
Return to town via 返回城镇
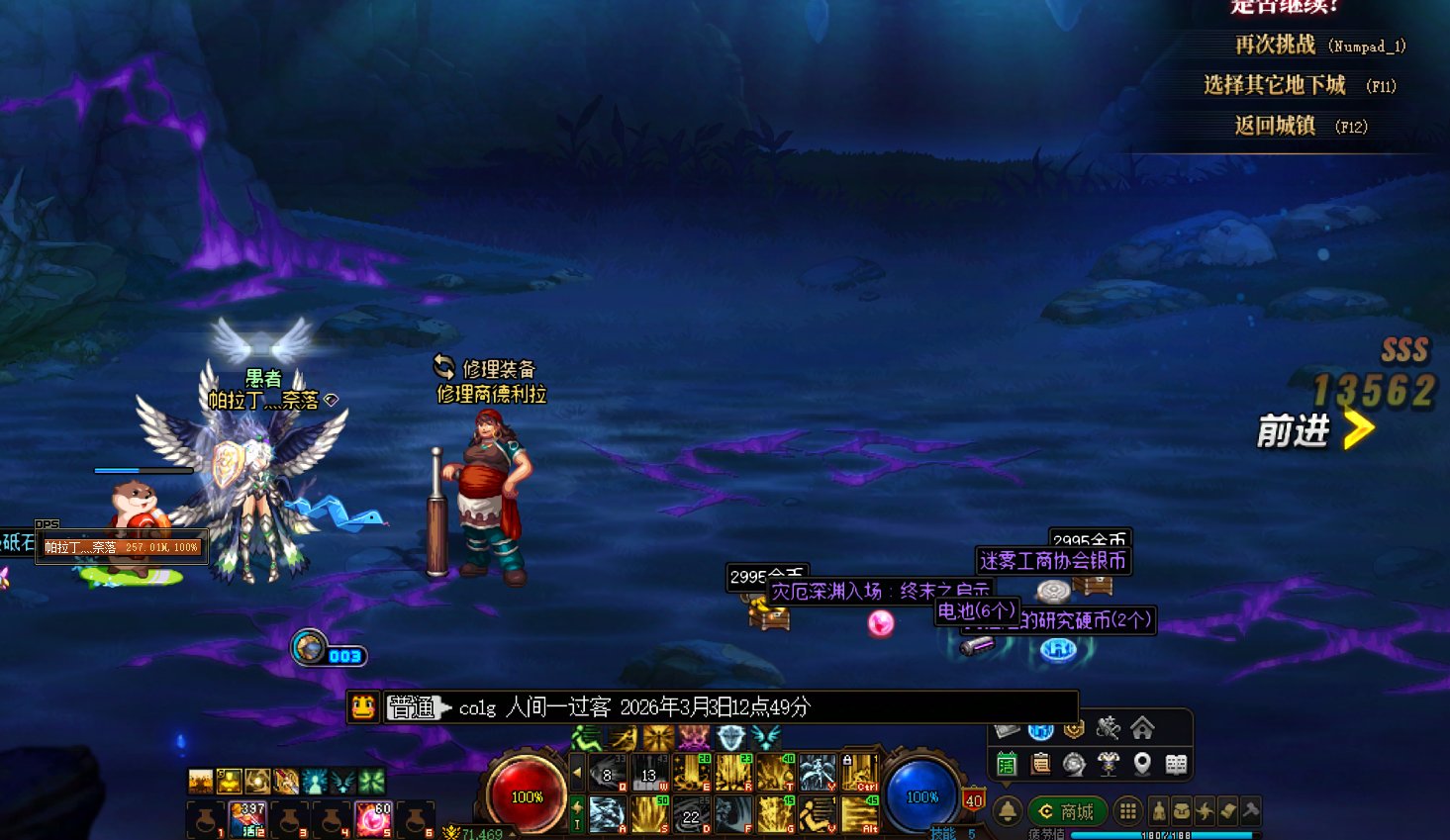click(1275, 127)
